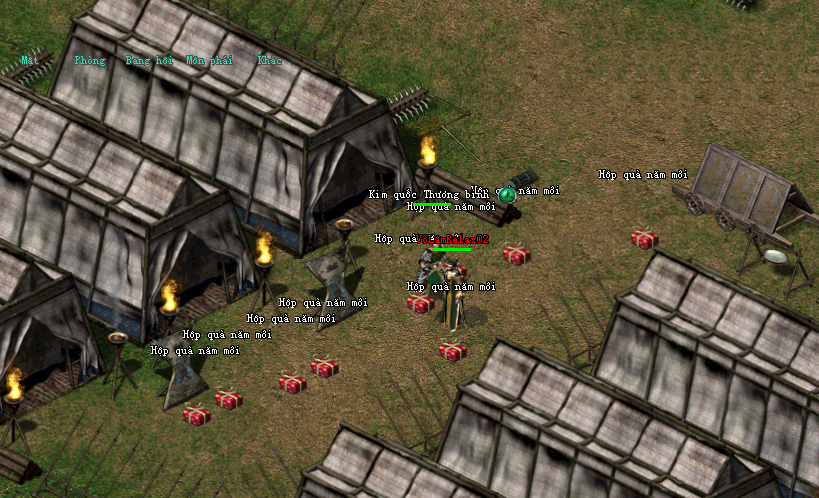Switch to the Phòng channel tab
Viewport: 819px width, 498px height.
[x=89, y=60]
